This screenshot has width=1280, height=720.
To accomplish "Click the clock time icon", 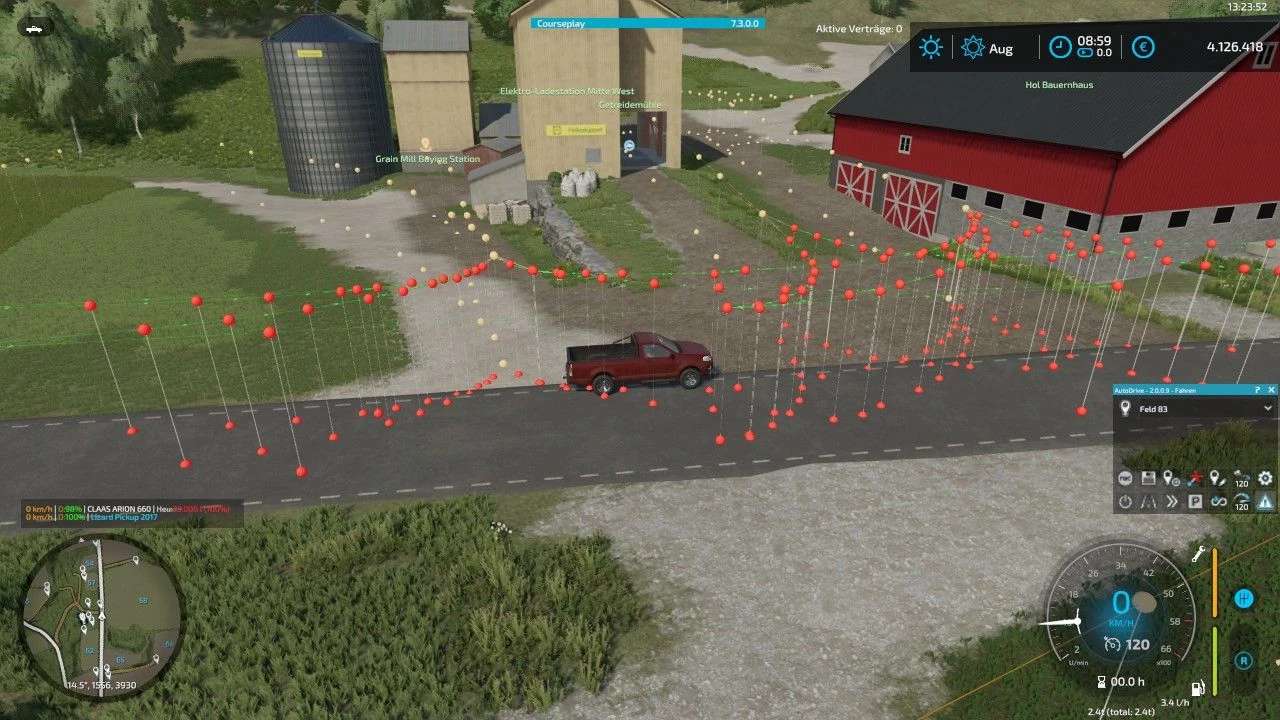I will [x=1060, y=47].
